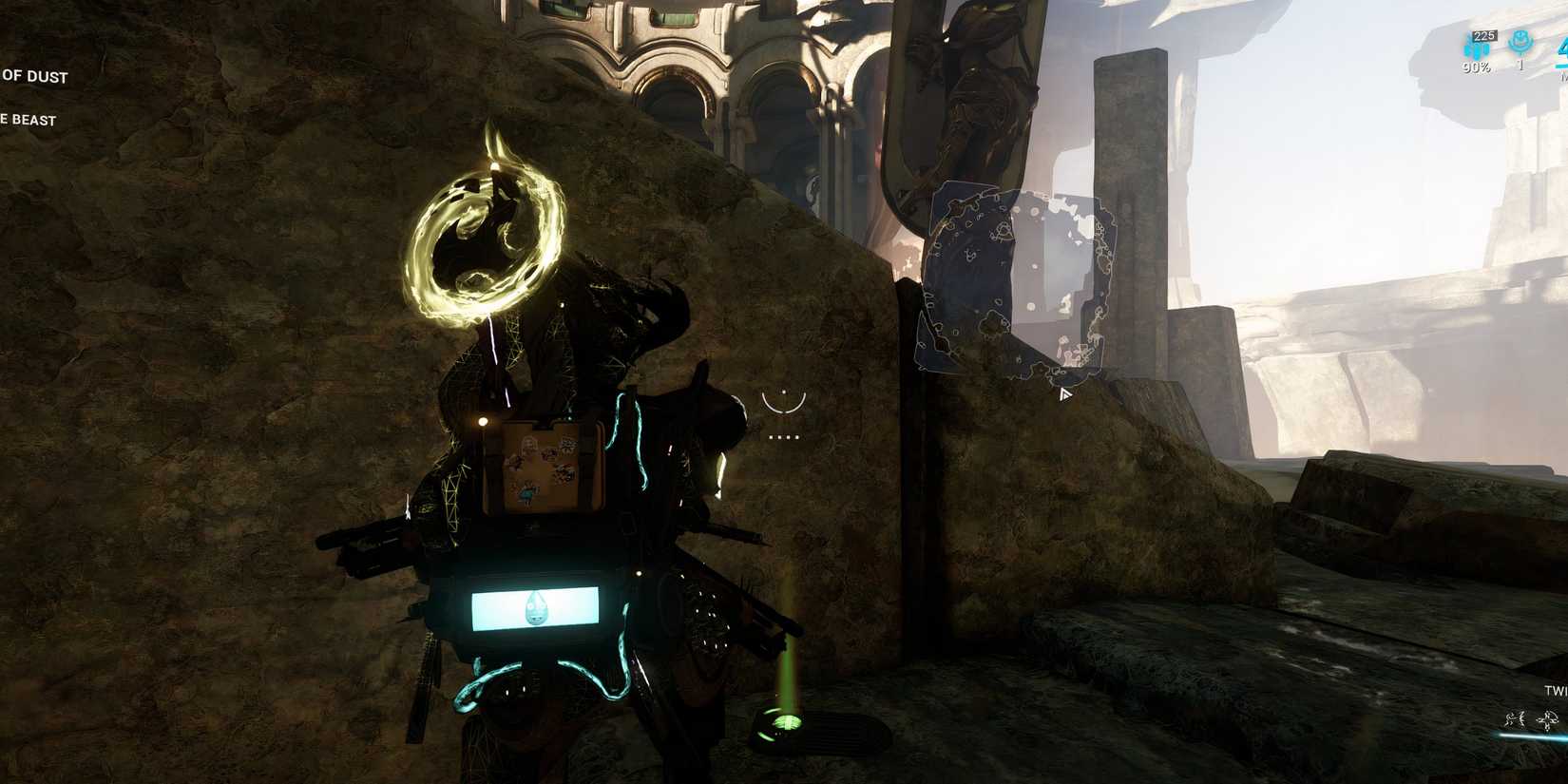Click the blue ability number icon at screen edge

click(1562, 48)
